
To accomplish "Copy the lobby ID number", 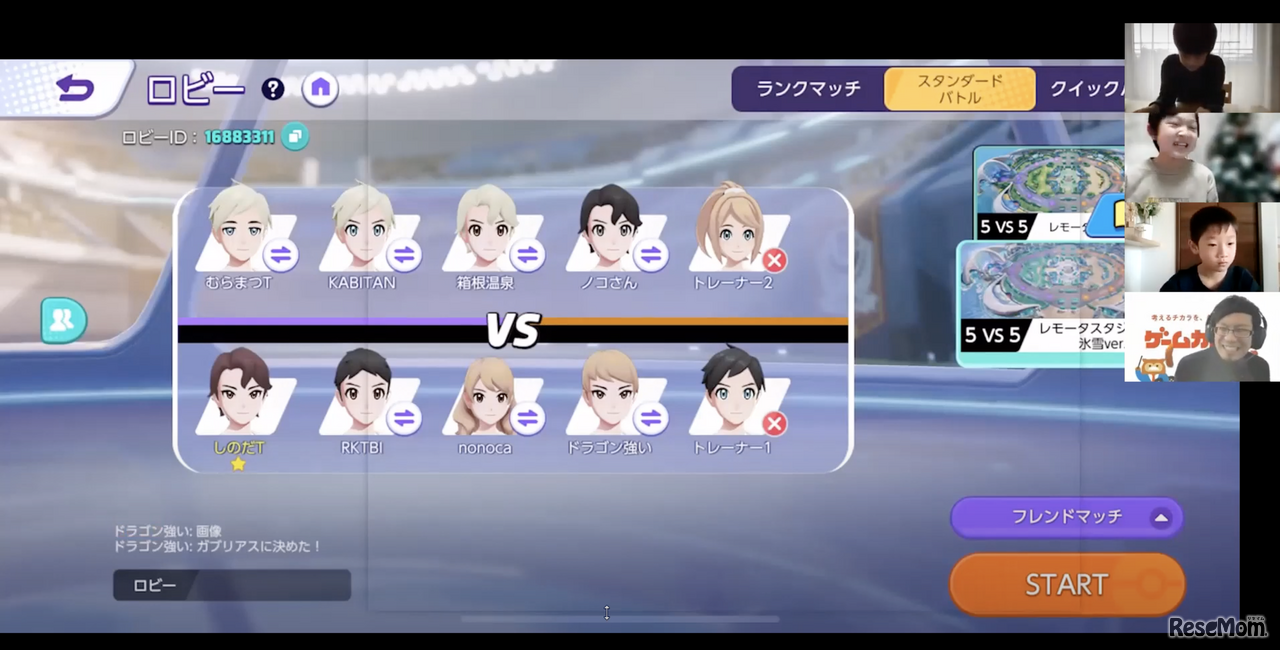I will [x=294, y=136].
